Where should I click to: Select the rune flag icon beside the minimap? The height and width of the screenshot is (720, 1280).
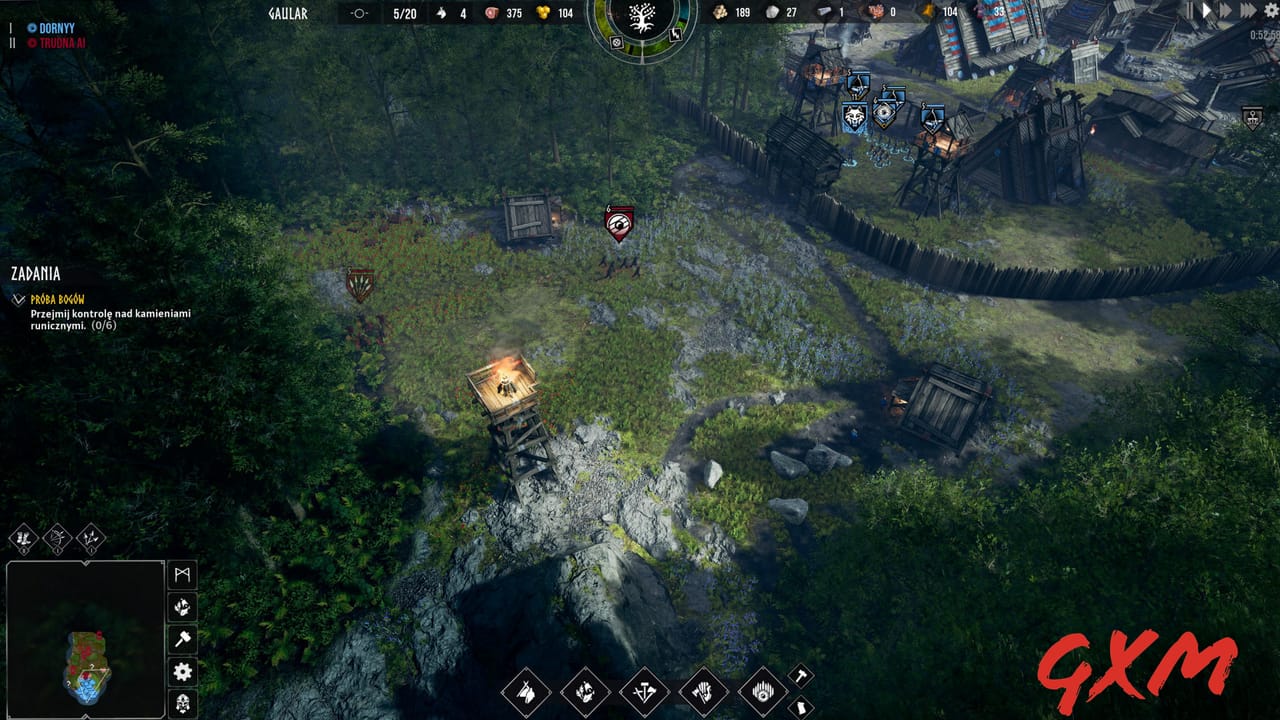[x=182, y=574]
